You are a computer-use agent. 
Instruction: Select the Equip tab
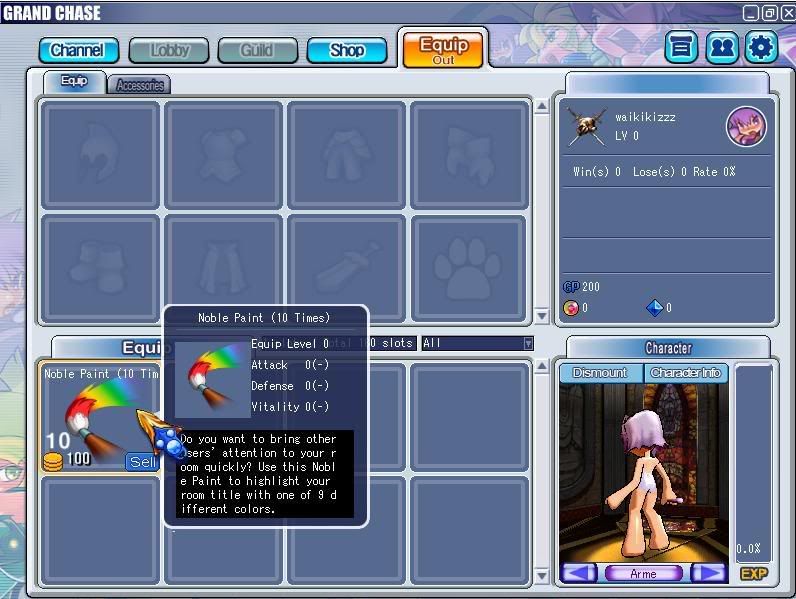click(74, 82)
